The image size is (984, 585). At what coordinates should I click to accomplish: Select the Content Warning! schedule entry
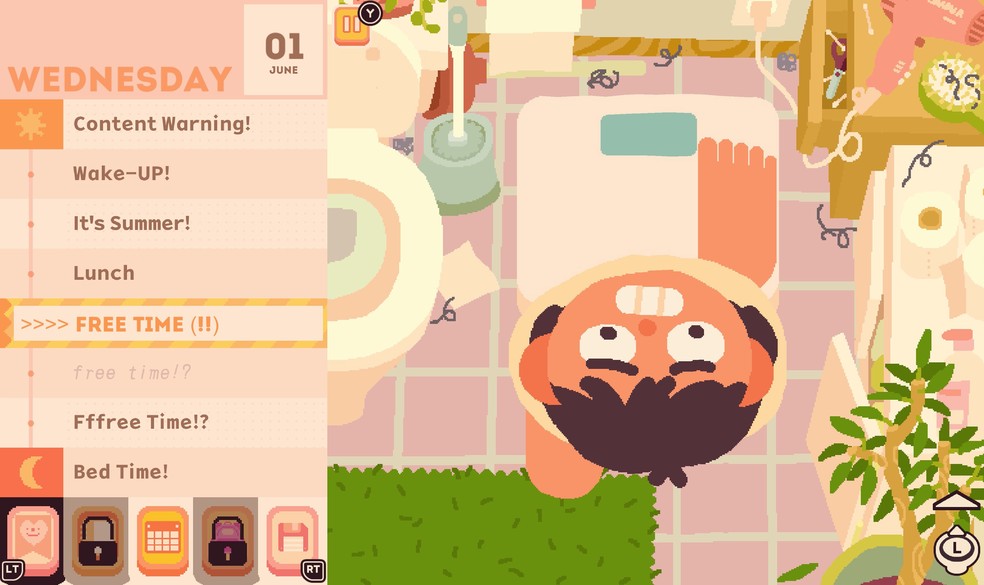(162, 124)
